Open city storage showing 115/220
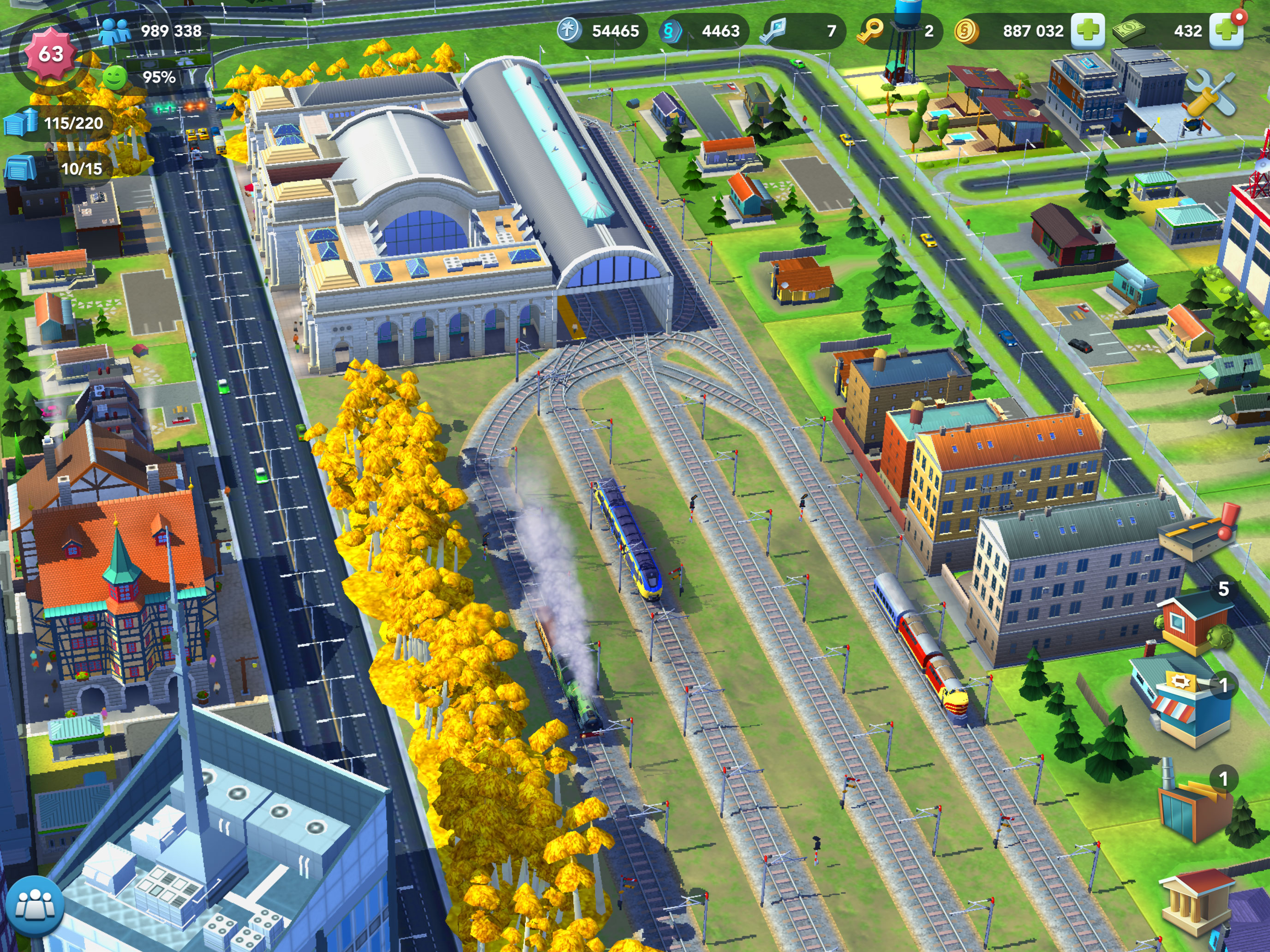This screenshot has height=952, width=1270. [57, 123]
